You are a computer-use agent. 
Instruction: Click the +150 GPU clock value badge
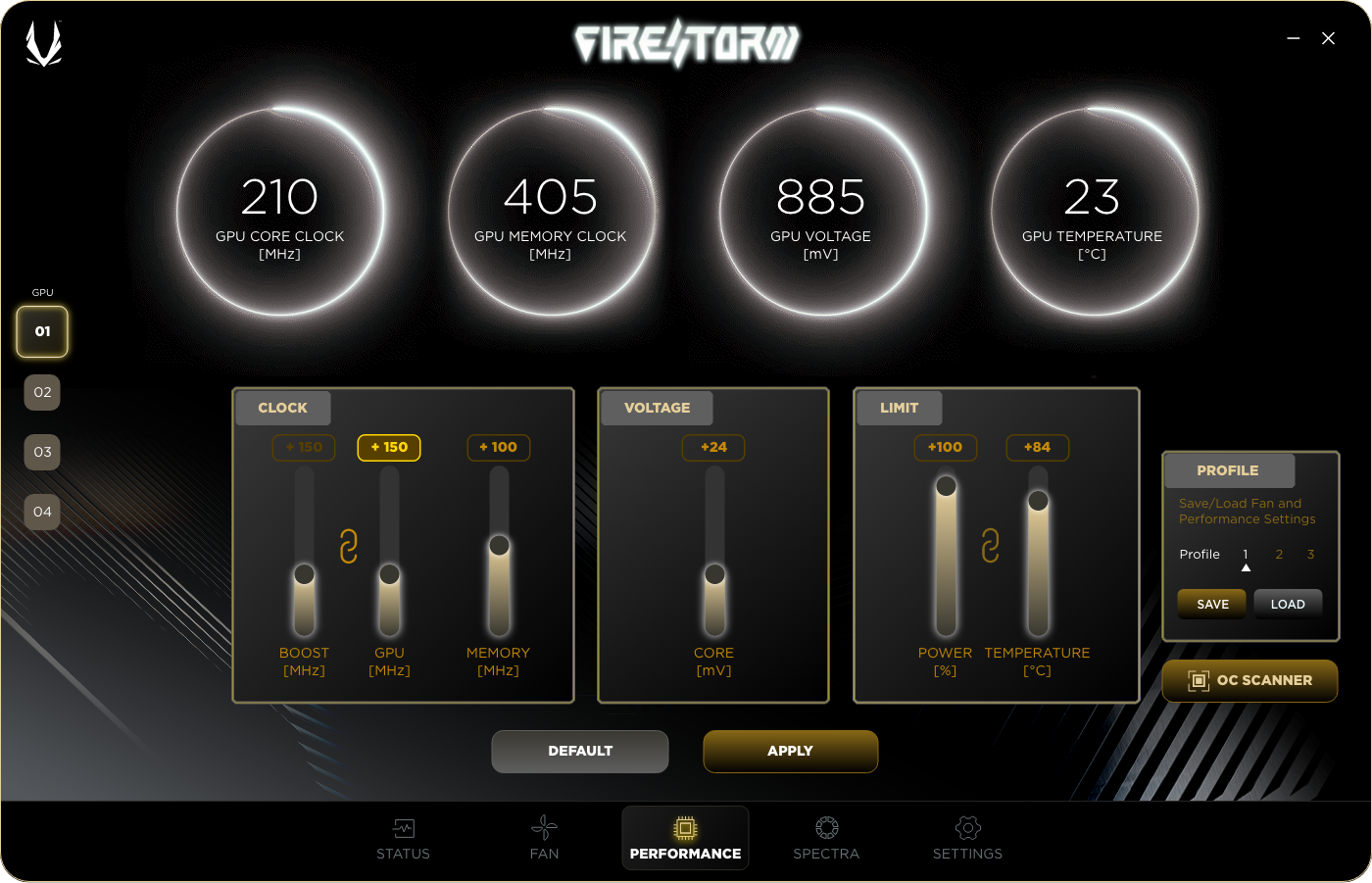coord(388,447)
